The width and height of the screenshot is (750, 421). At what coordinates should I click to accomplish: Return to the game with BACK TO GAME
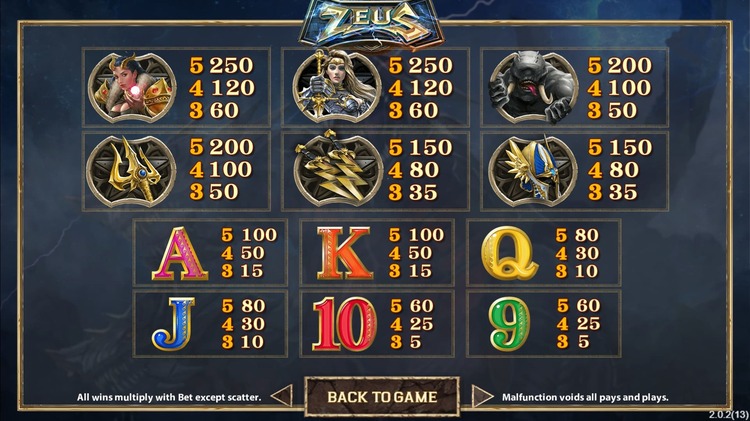point(382,396)
